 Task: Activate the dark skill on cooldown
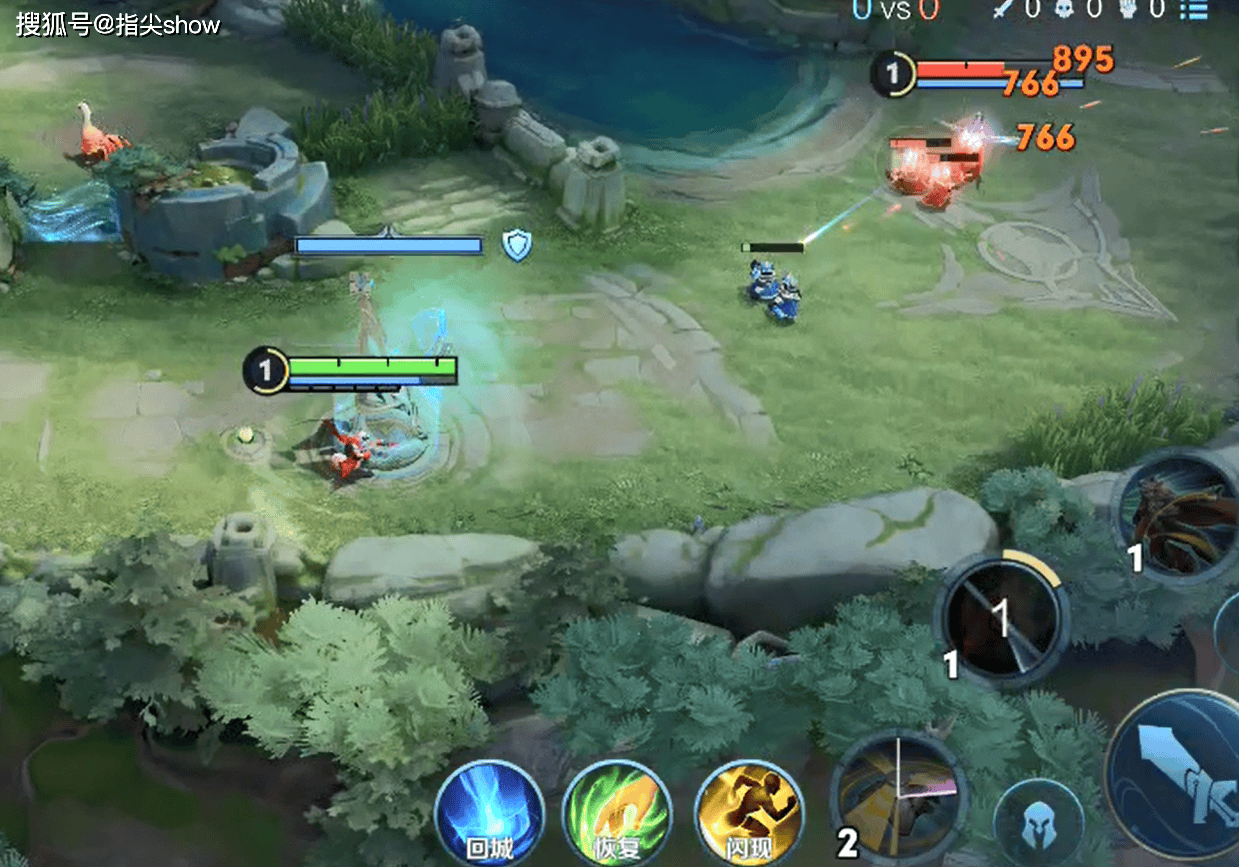pos(1001,620)
